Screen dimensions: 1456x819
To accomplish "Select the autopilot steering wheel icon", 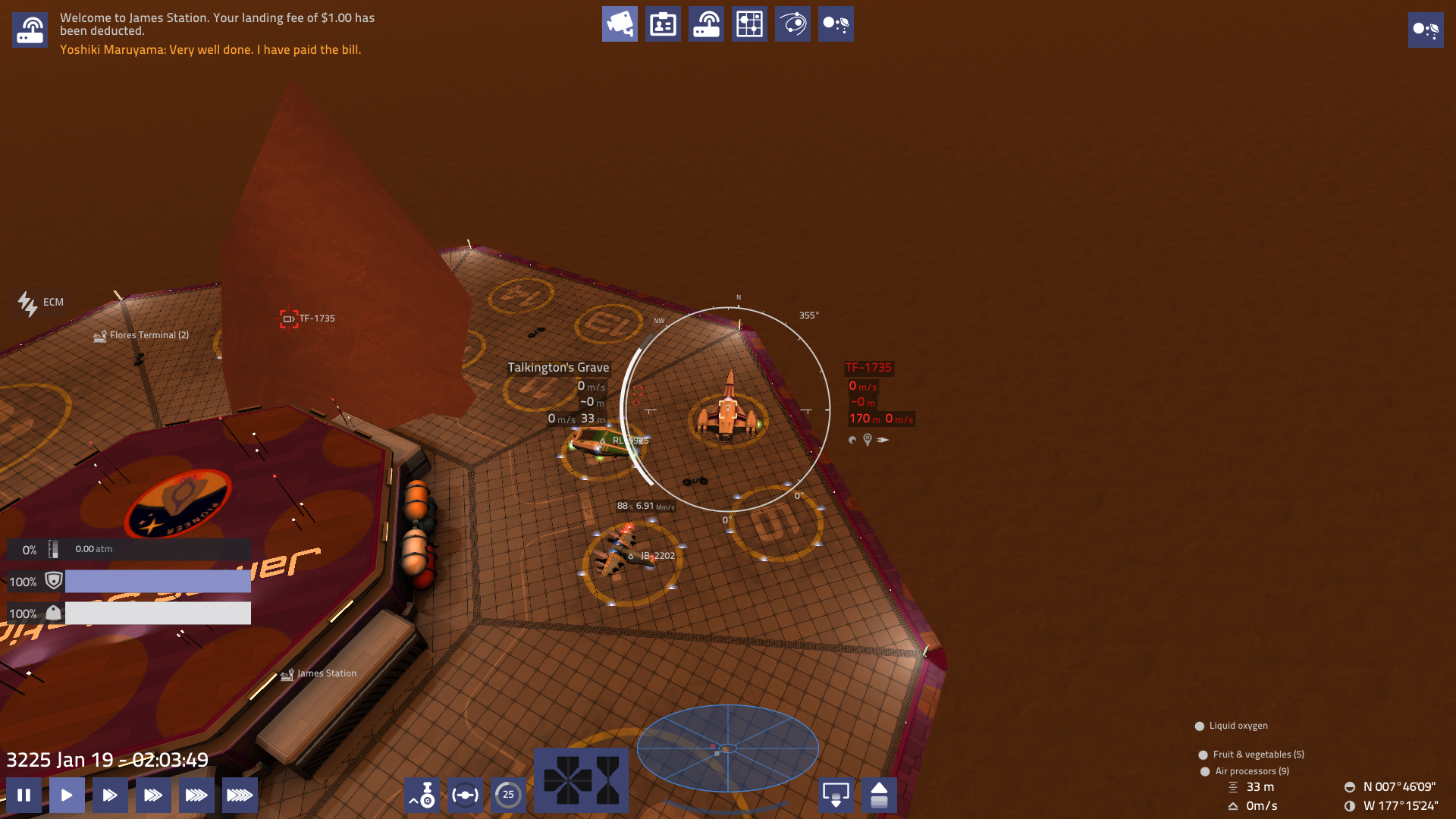I will tap(465, 795).
